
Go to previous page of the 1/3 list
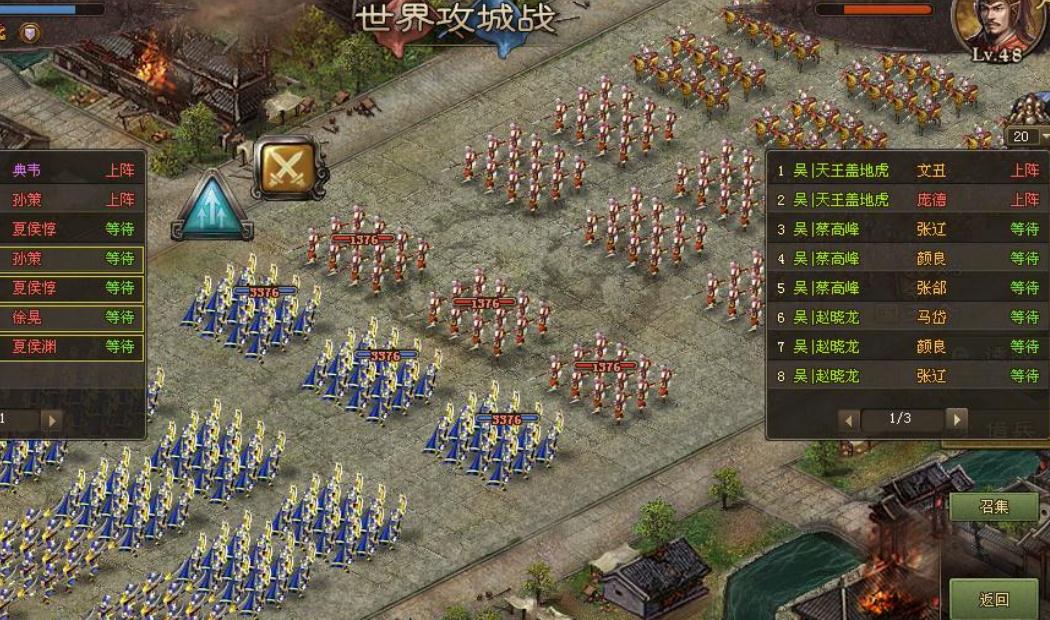click(x=850, y=419)
